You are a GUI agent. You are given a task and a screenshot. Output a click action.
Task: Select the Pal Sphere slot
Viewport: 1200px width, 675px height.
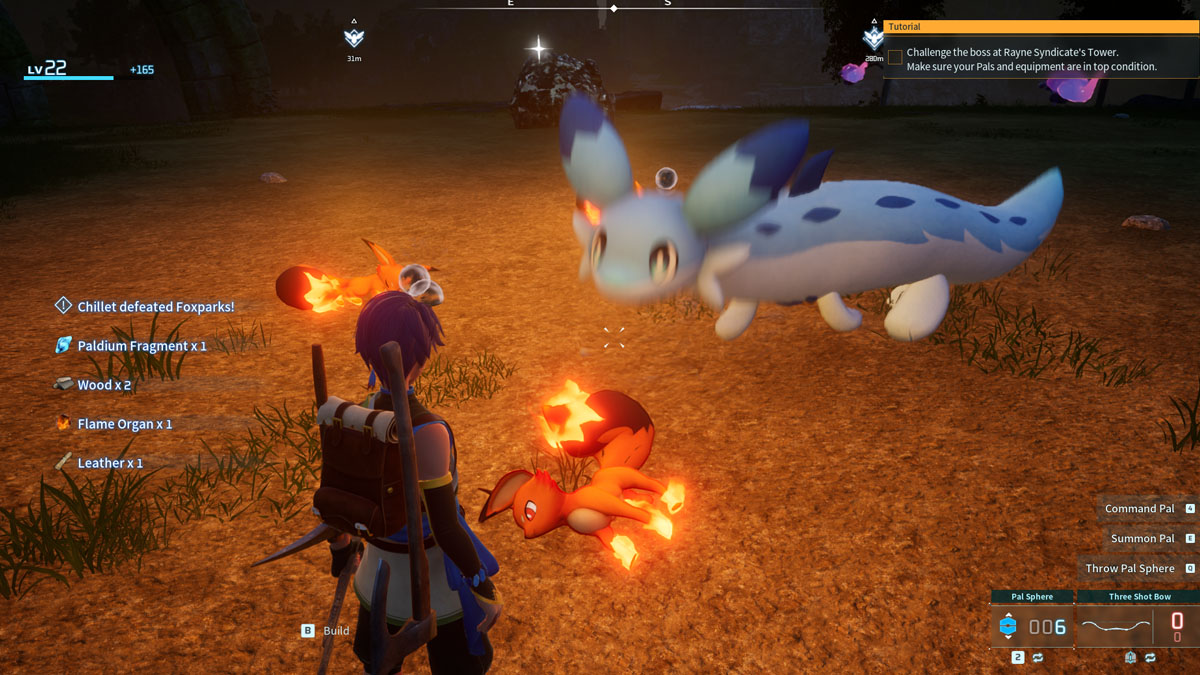(1032, 626)
